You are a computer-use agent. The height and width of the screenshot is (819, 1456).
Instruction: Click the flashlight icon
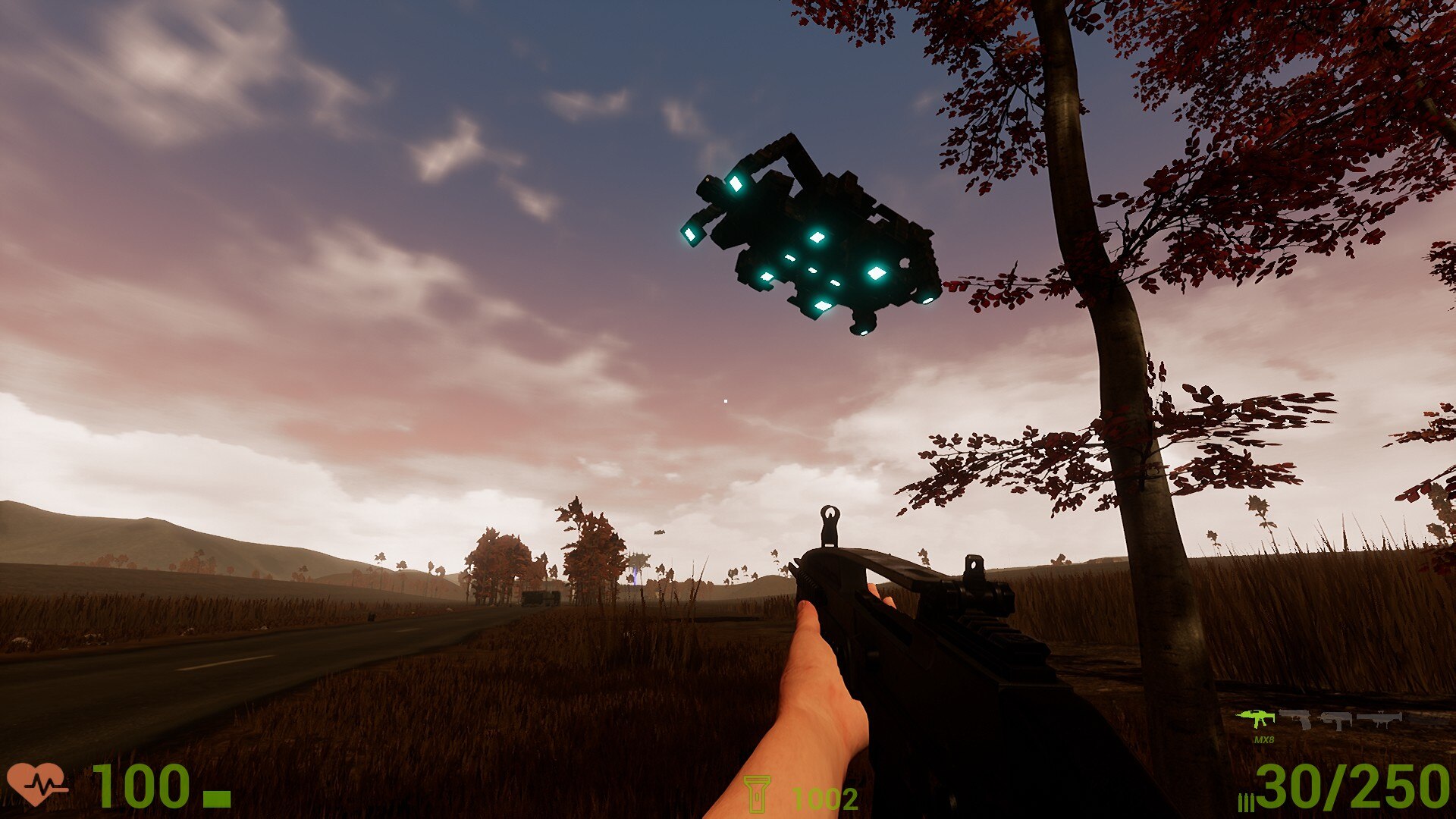tap(756, 794)
